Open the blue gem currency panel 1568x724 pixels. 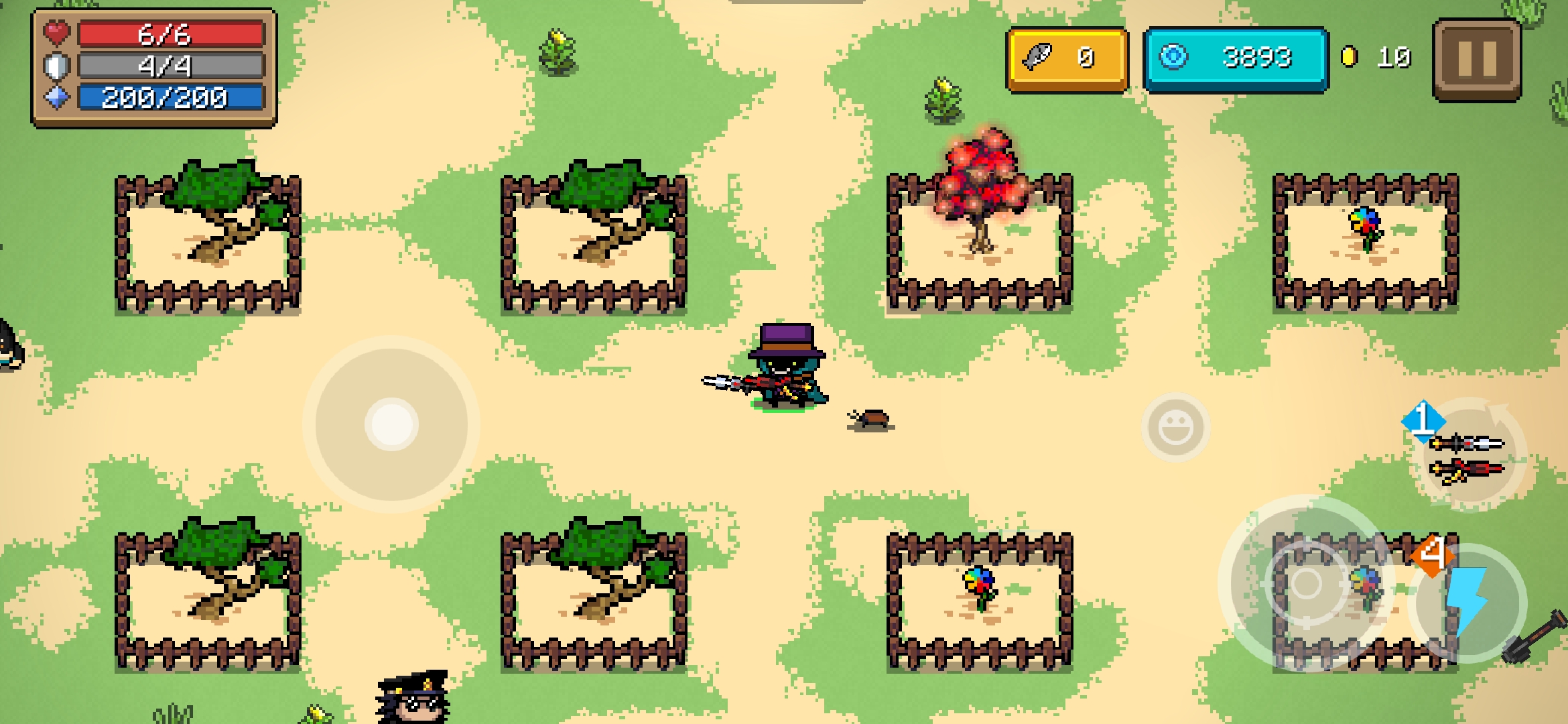coord(1235,59)
